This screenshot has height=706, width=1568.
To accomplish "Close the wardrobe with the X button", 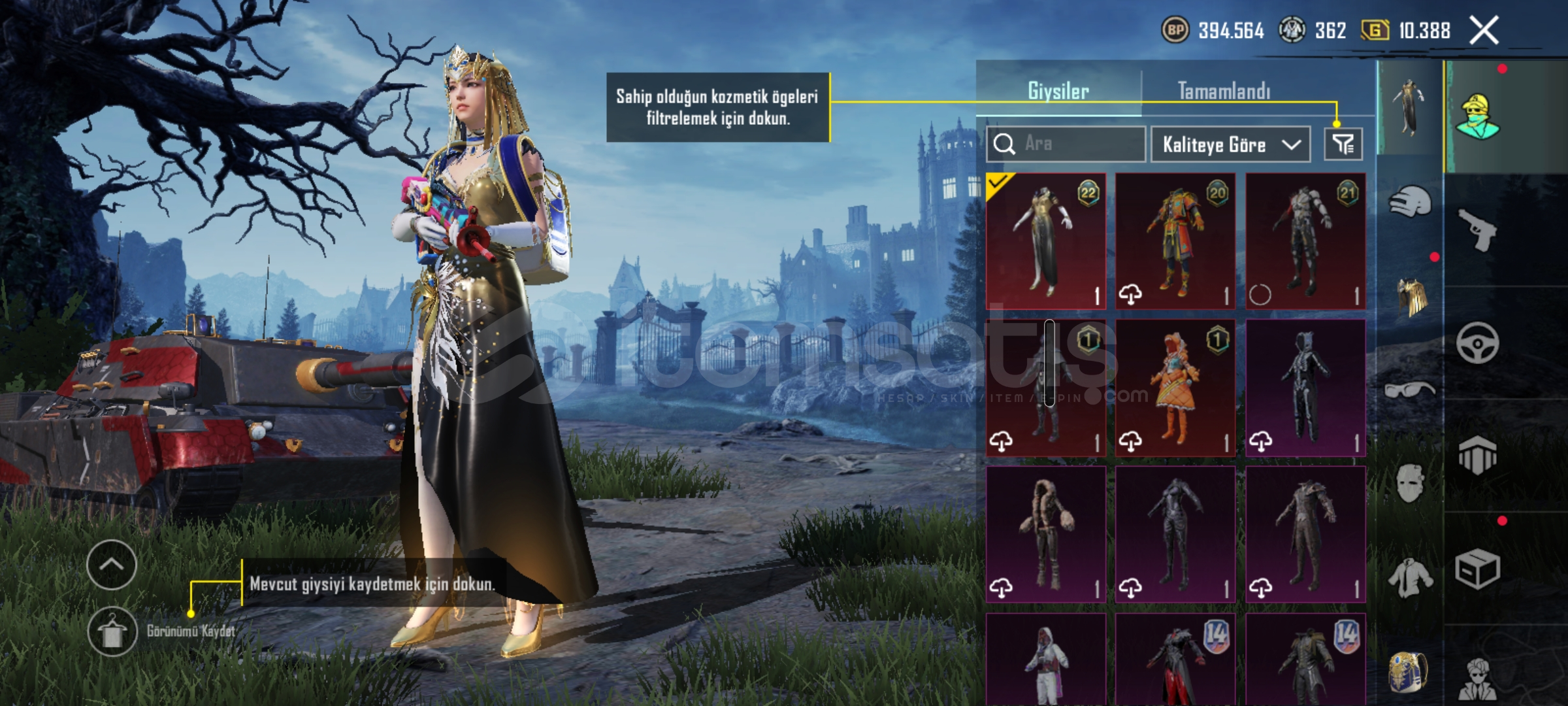I will click(x=1484, y=31).
